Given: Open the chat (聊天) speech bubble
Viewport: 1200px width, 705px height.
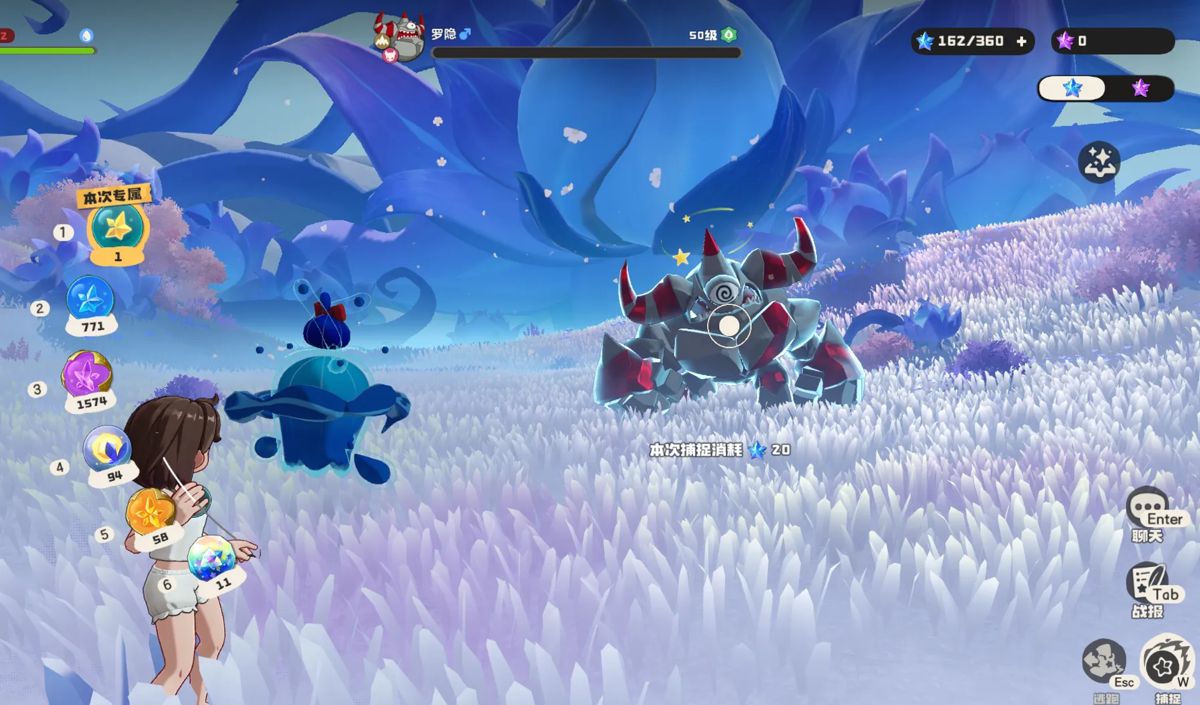Looking at the screenshot, I should [1147, 508].
